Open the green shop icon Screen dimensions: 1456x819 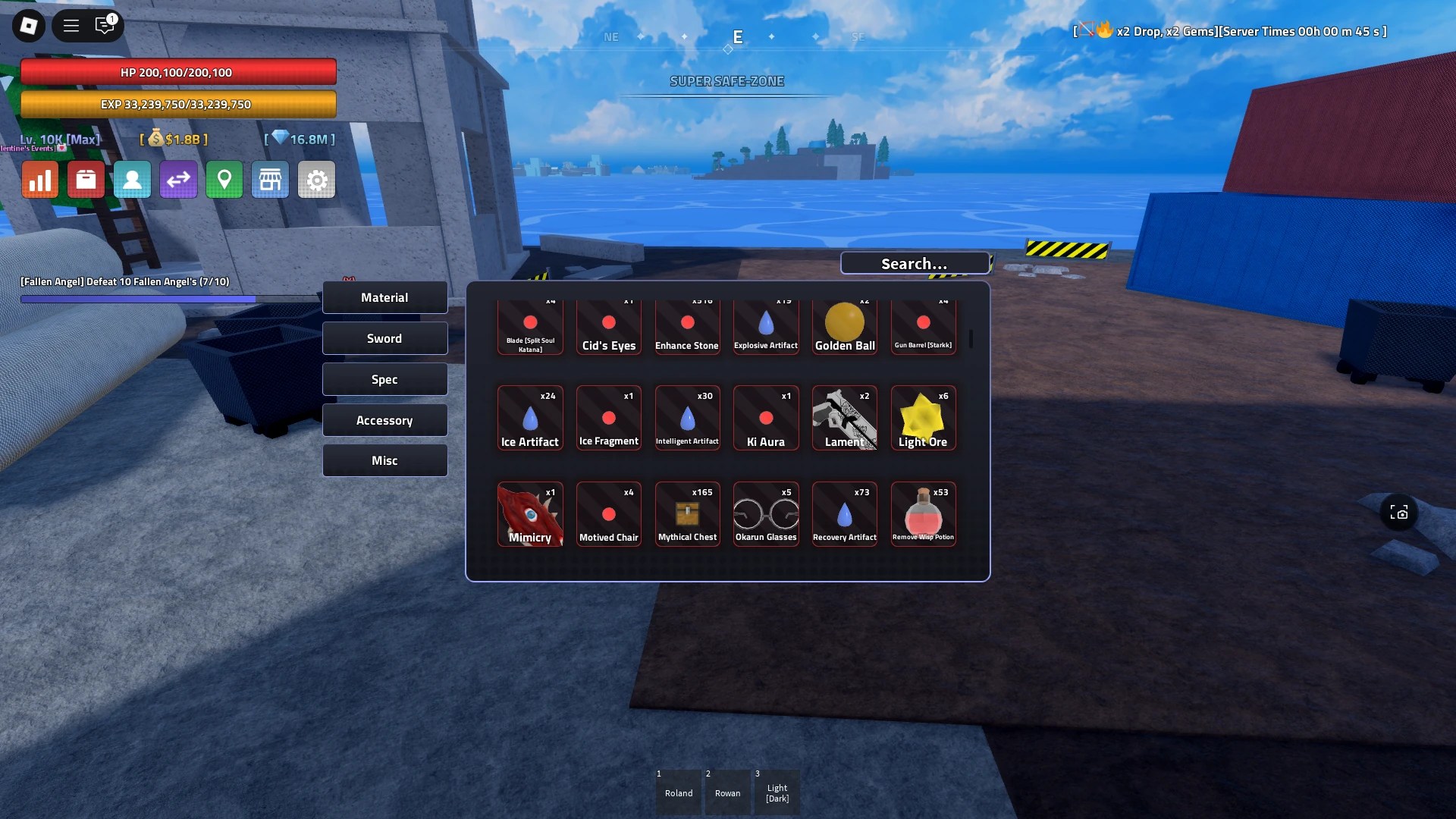pyautogui.click(x=271, y=180)
